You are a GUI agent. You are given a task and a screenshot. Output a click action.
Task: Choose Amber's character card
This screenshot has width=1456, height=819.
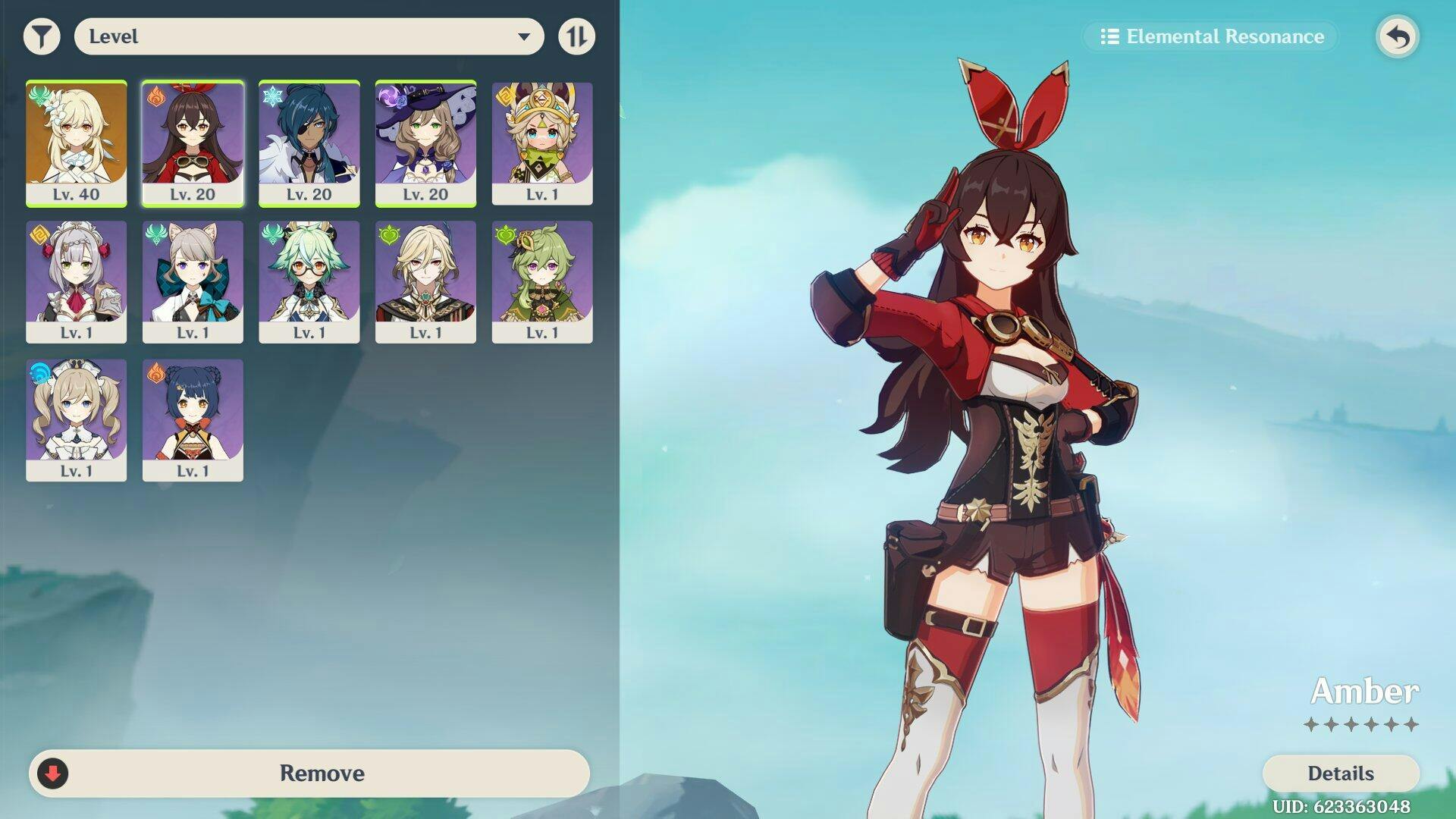pyautogui.click(x=193, y=143)
